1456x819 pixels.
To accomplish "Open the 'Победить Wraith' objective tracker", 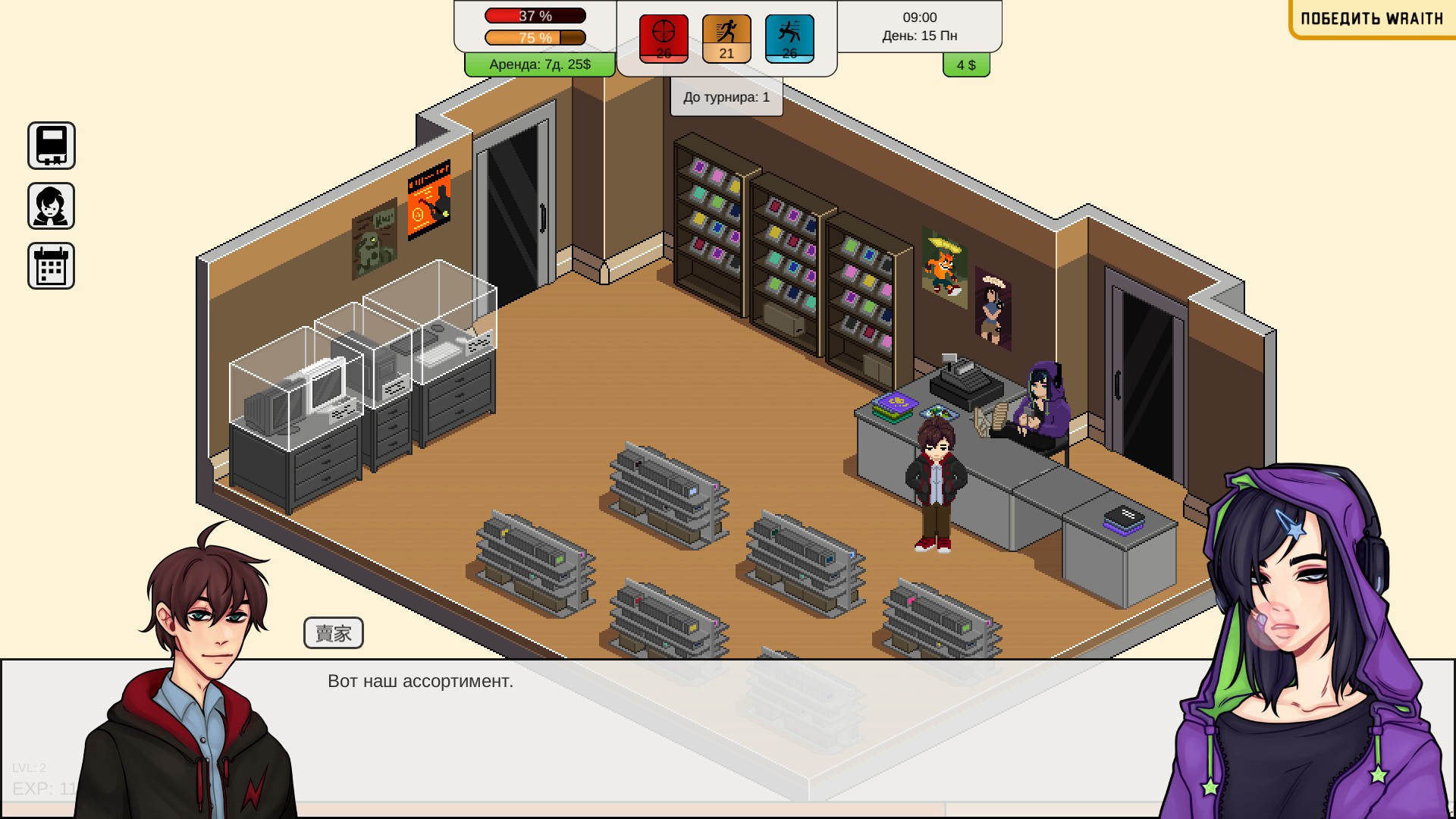I will (x=1372, y=19).
